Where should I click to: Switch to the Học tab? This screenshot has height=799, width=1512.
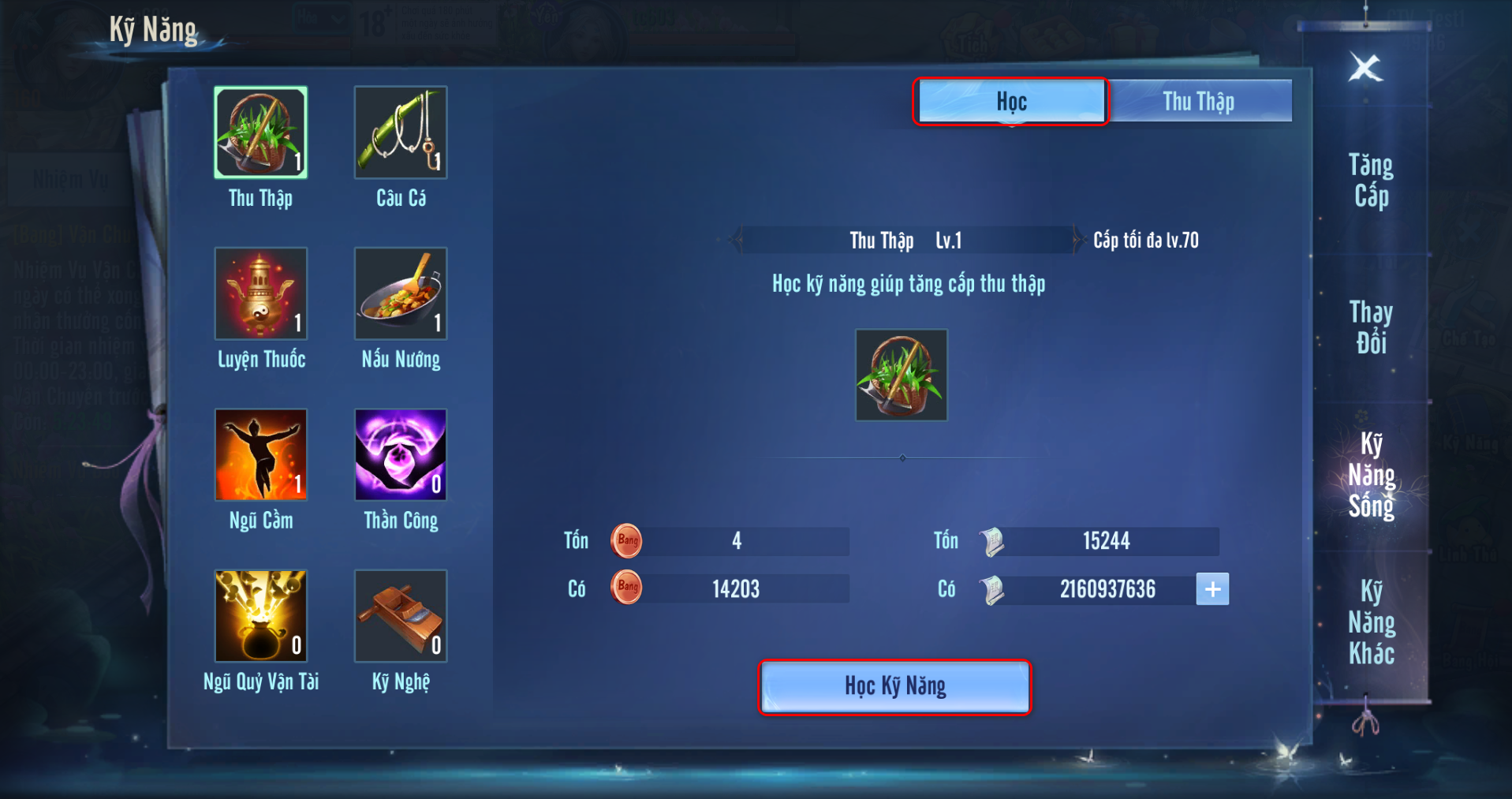(1011, 101)
